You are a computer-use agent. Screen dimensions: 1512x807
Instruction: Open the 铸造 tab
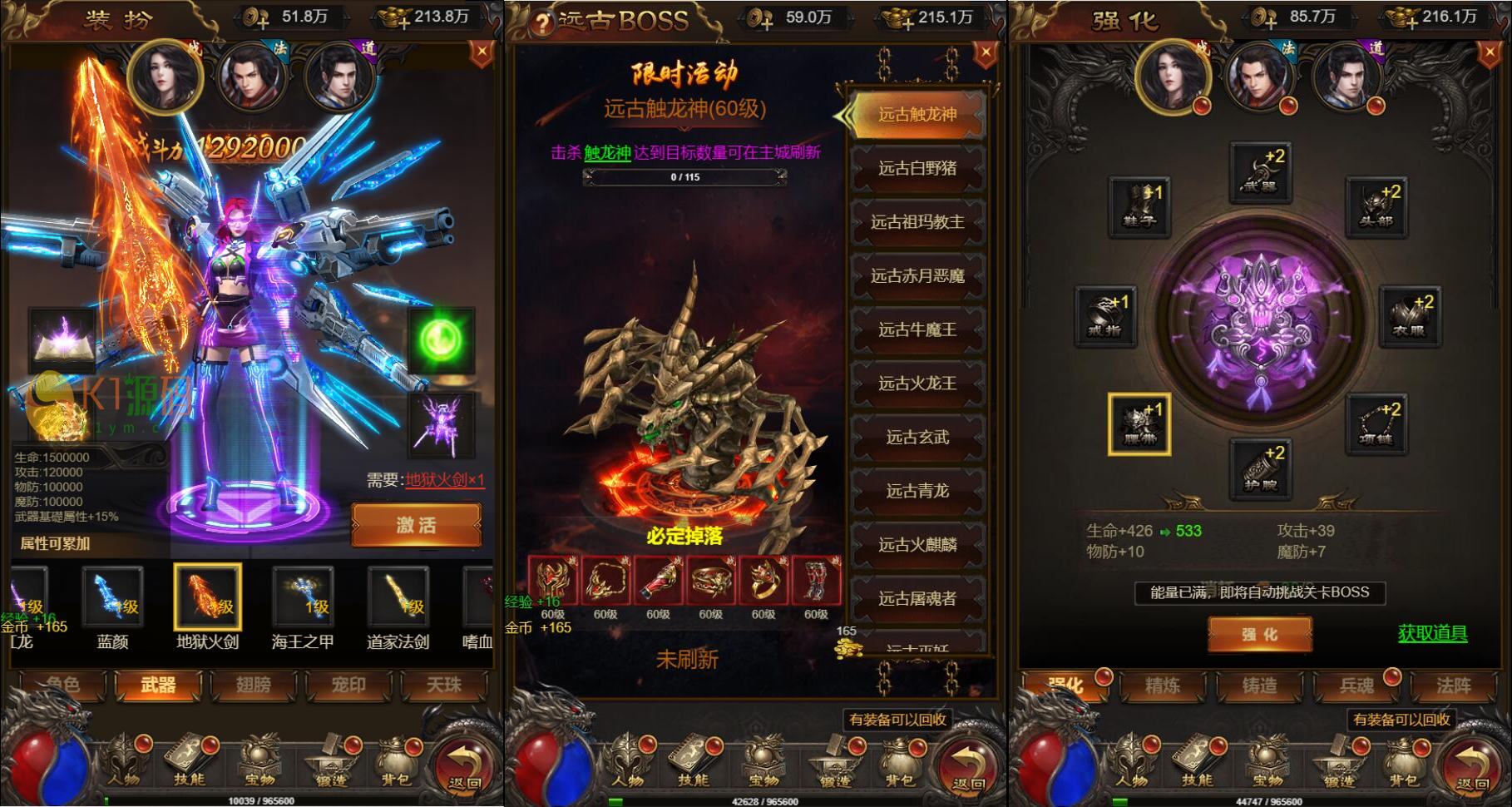(1259, 686)
